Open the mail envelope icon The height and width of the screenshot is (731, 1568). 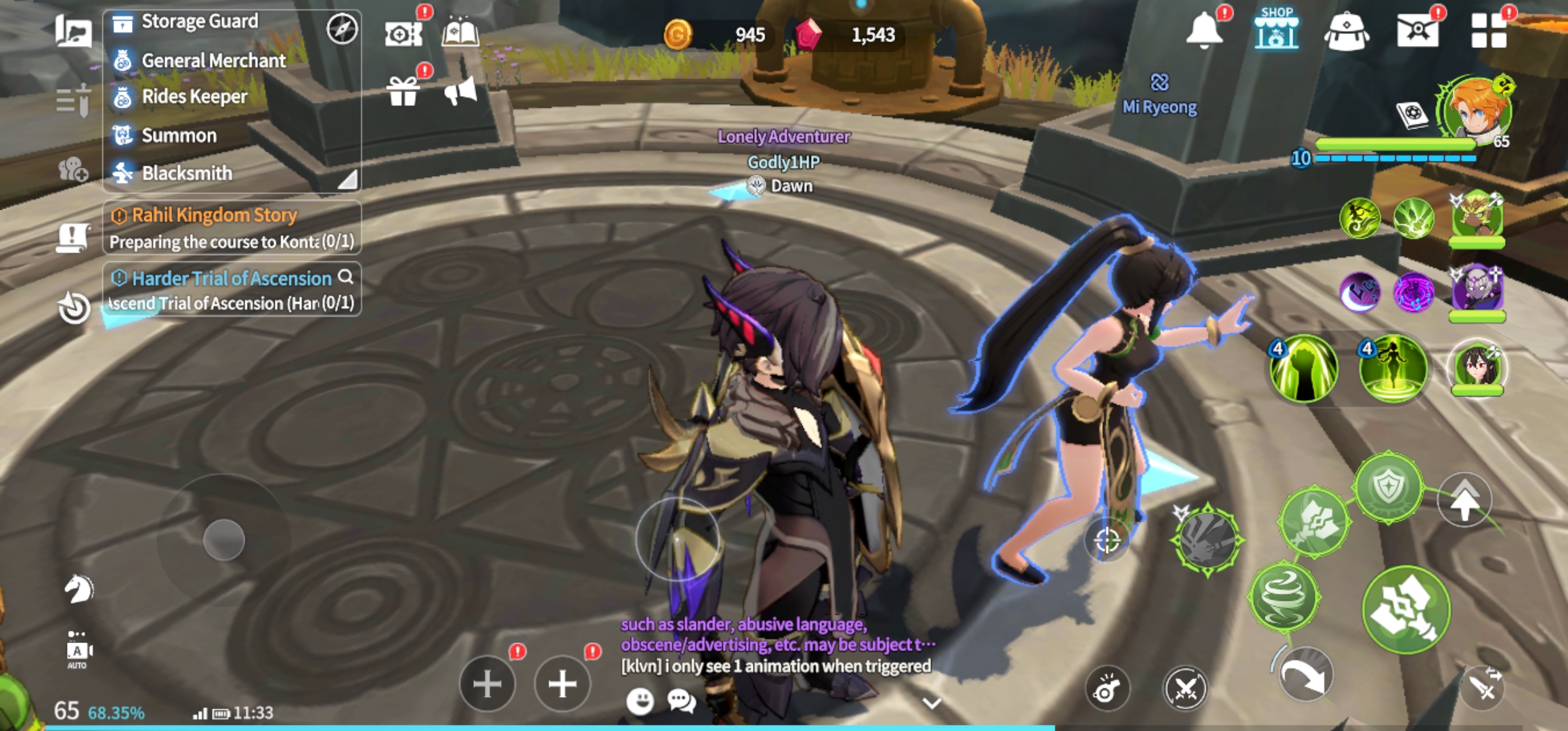(x=1417, y=30)
